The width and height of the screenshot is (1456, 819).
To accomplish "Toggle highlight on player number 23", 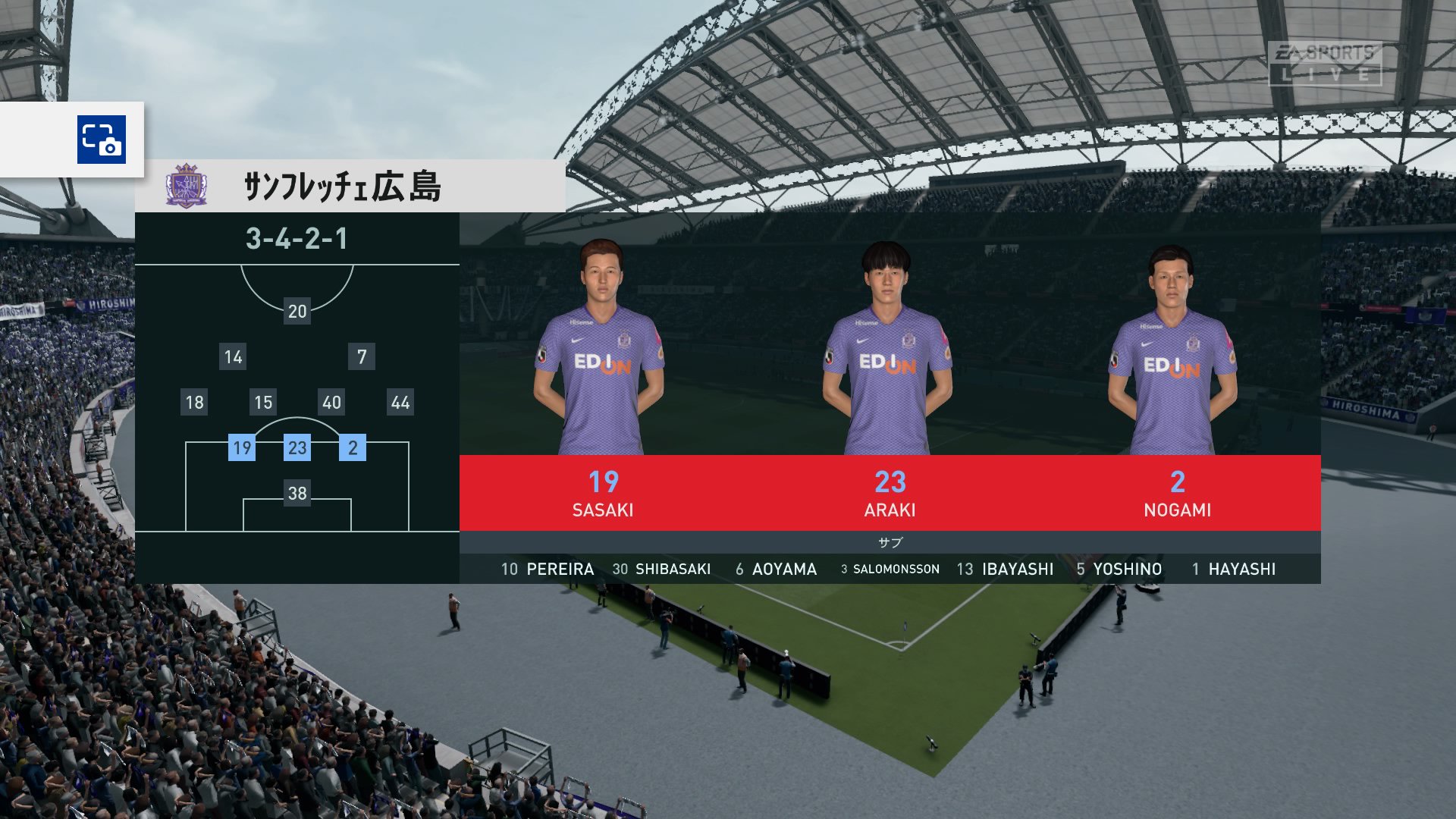I will pyautogui.click(x=298, y=448).
